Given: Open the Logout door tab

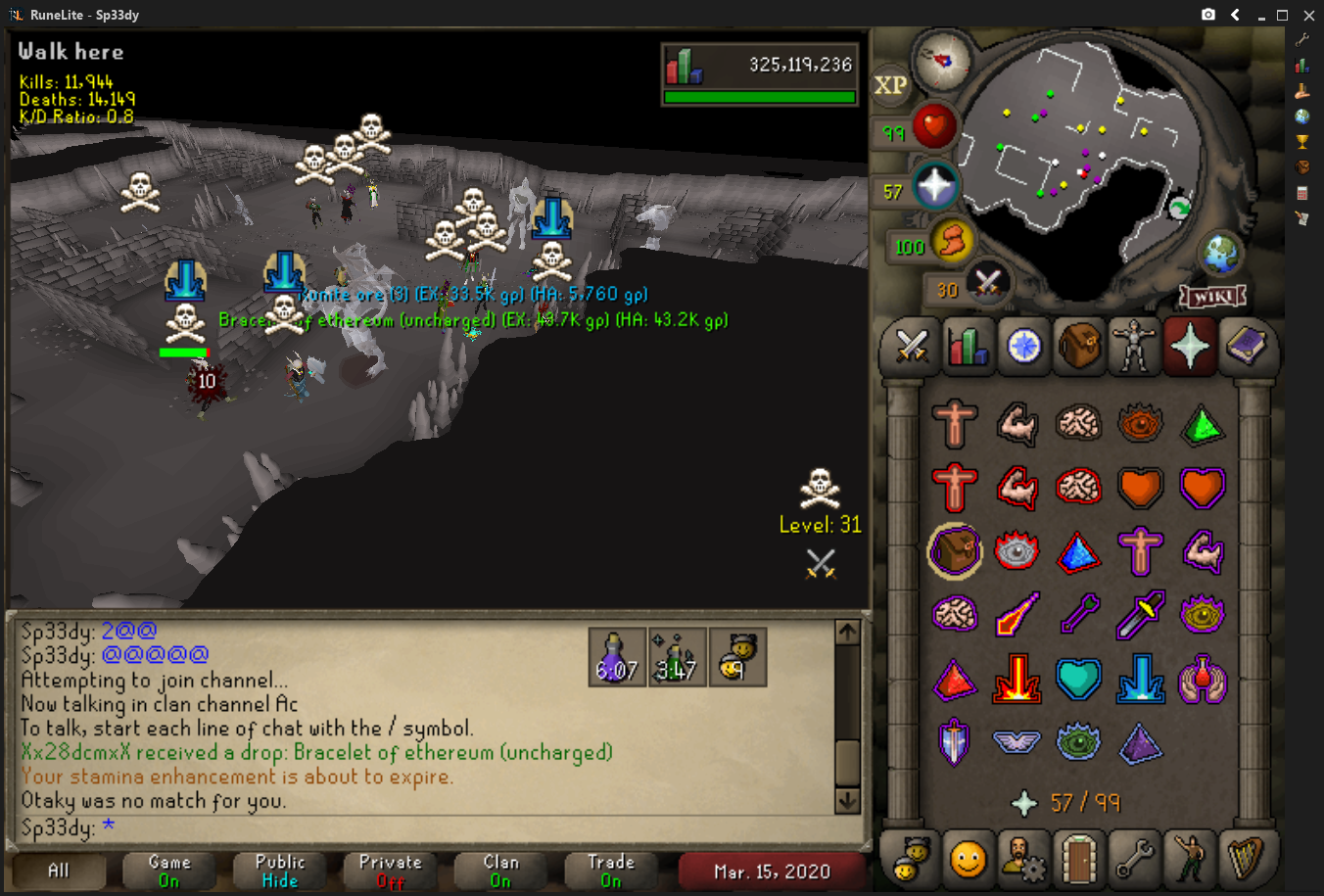Looking at the screenshot, I should point(1077,859).
